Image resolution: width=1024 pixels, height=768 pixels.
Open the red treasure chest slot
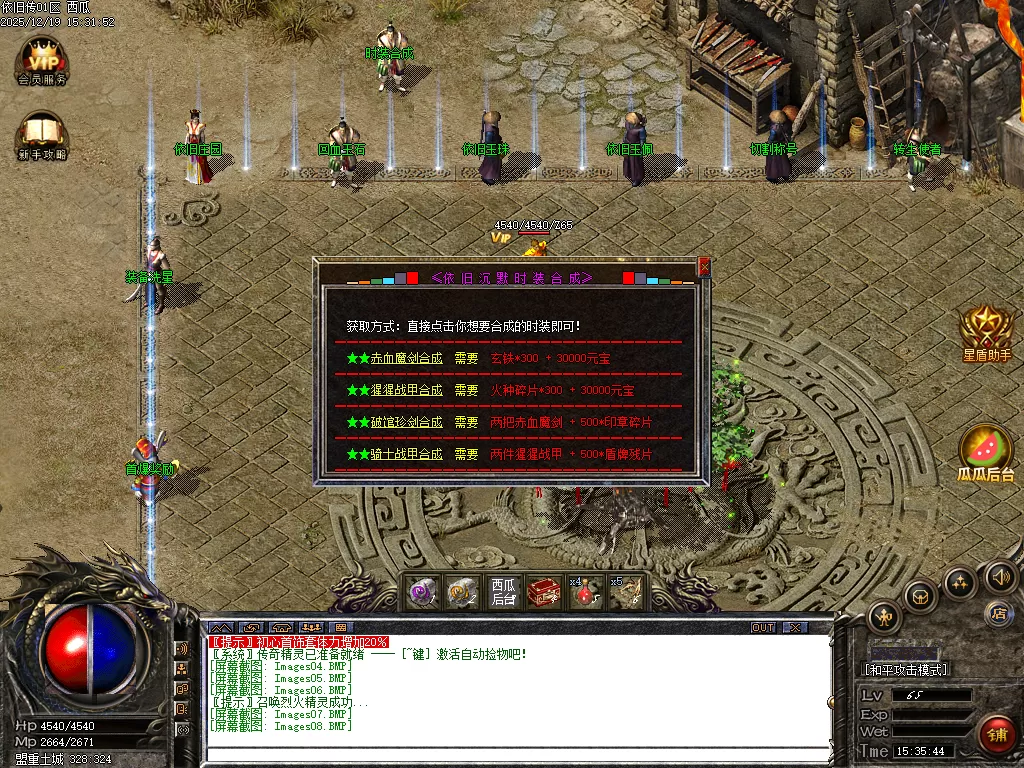(x=543, y=592)
